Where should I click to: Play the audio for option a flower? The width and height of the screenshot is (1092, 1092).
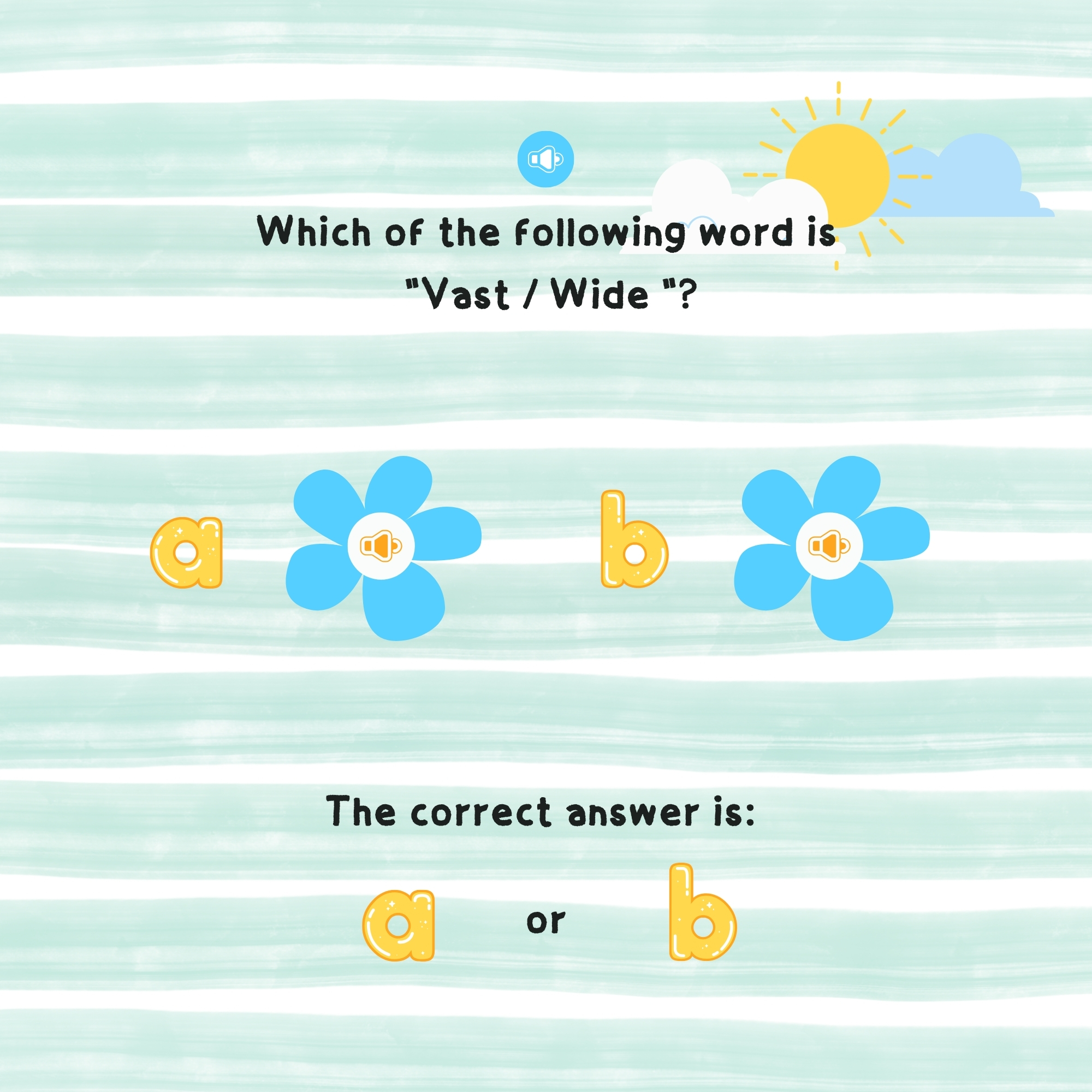point(381,546)
